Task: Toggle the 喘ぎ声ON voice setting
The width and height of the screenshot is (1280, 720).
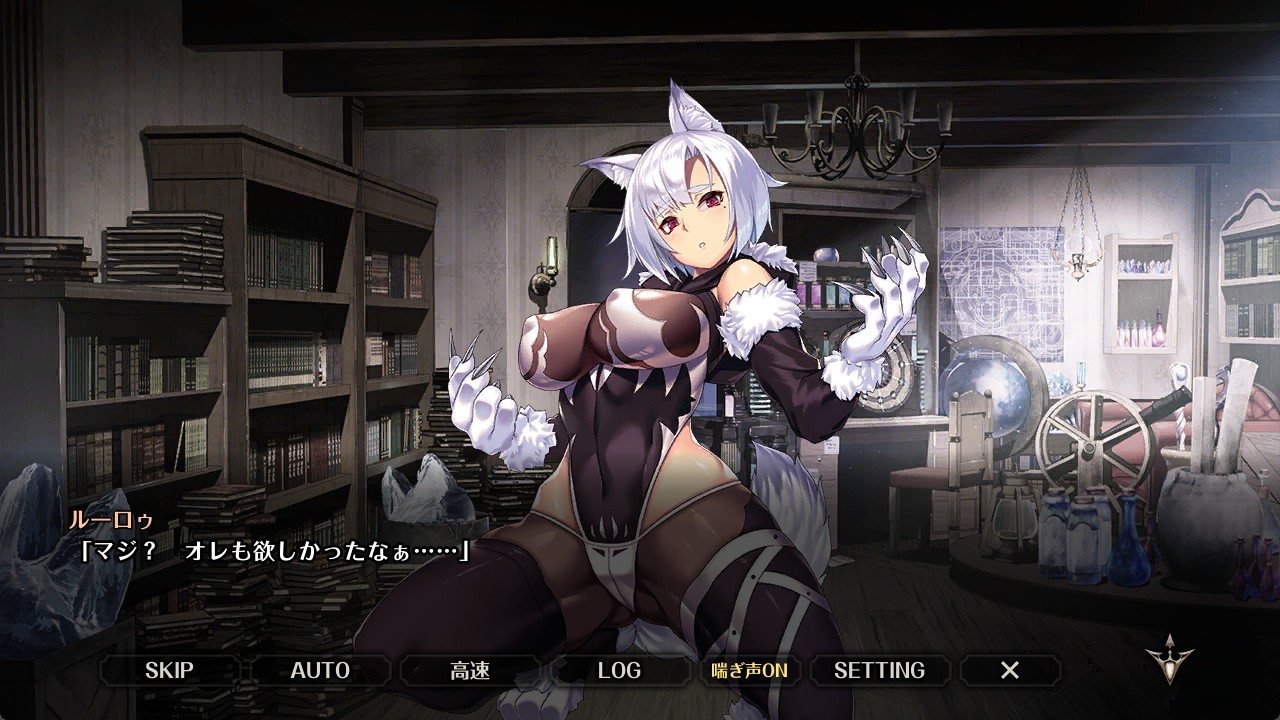Action: (x=749, y=670)
